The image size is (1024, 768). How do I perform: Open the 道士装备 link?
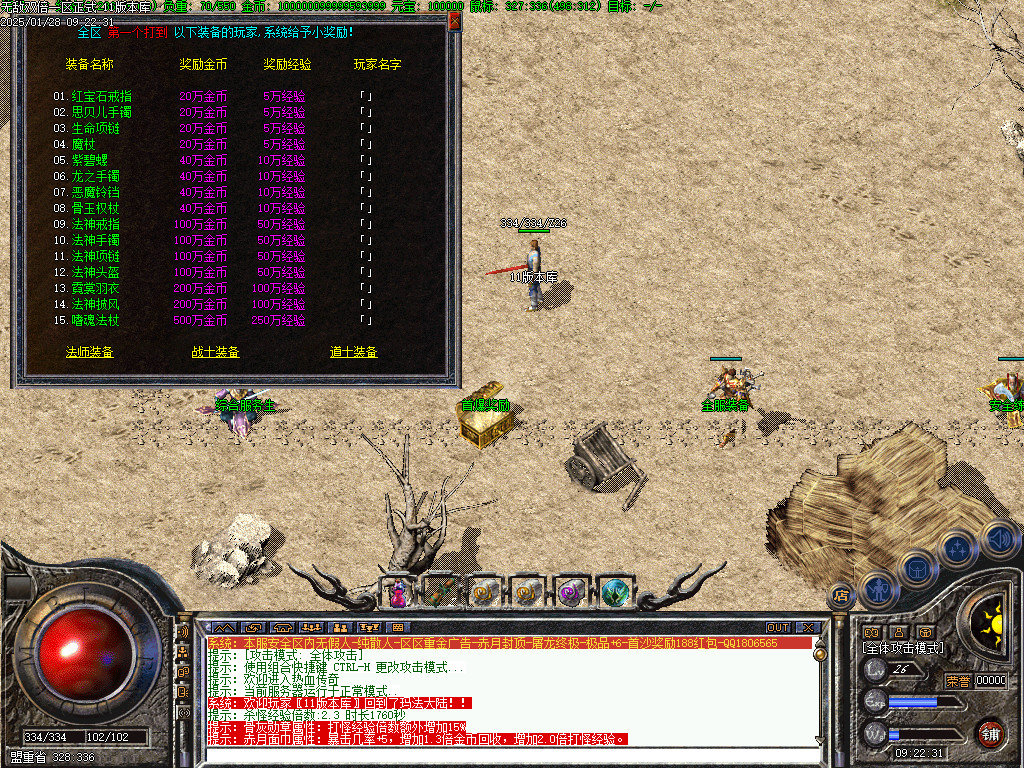354,352
